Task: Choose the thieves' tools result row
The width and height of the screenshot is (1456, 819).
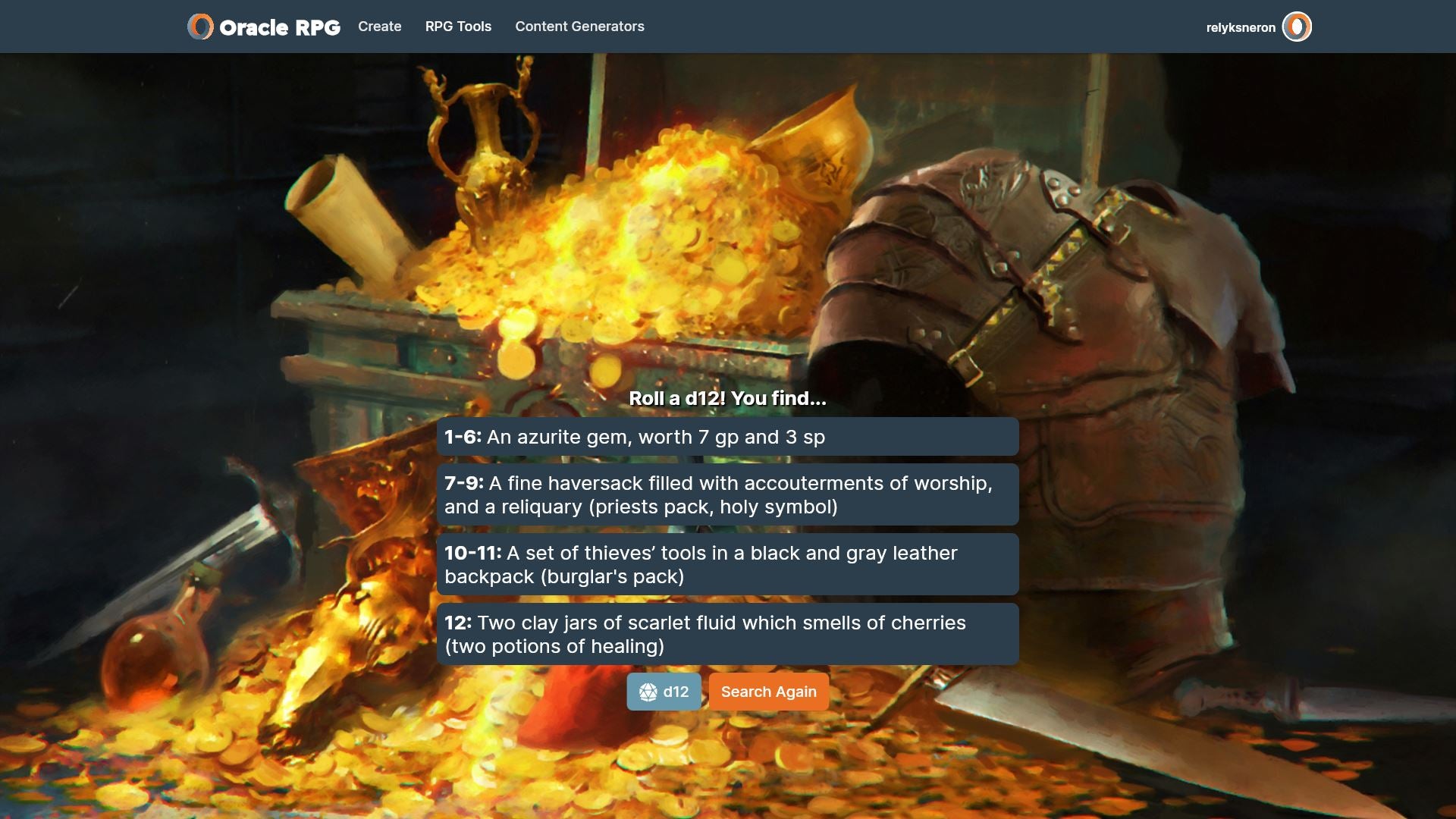Action: tap(727, 564)
